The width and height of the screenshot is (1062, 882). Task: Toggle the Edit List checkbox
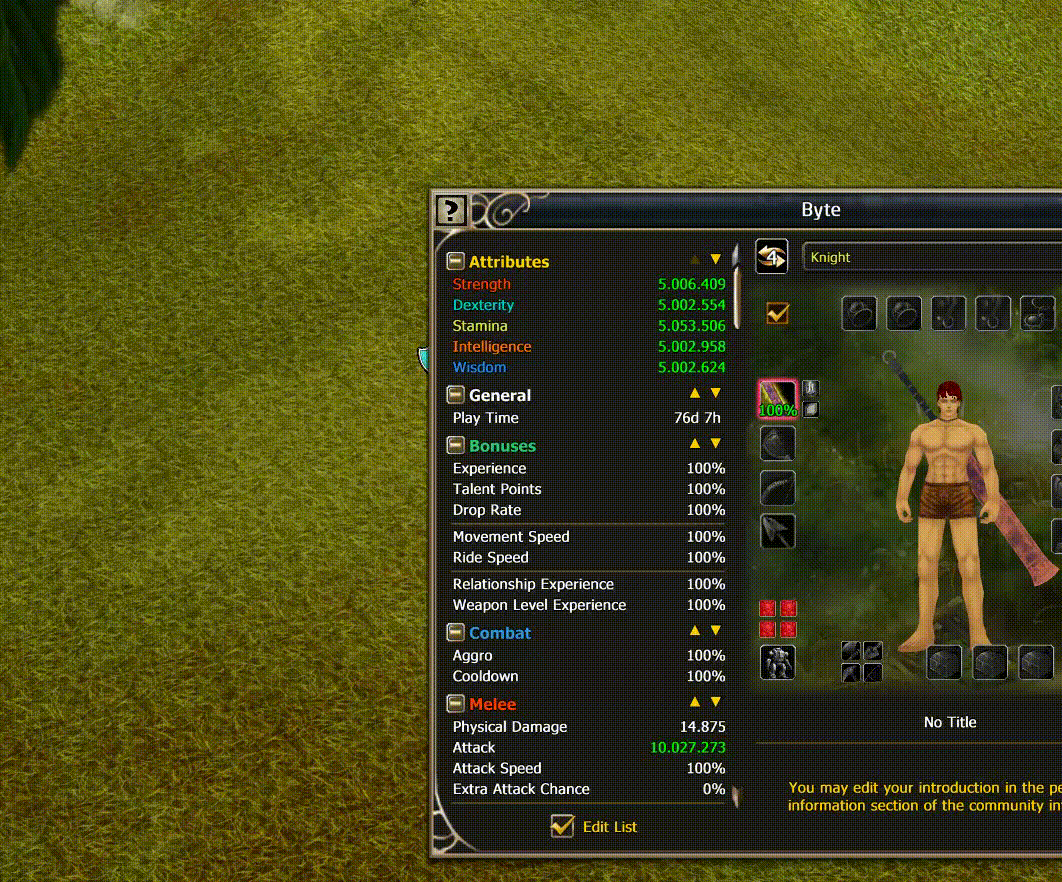click(563, 827)
